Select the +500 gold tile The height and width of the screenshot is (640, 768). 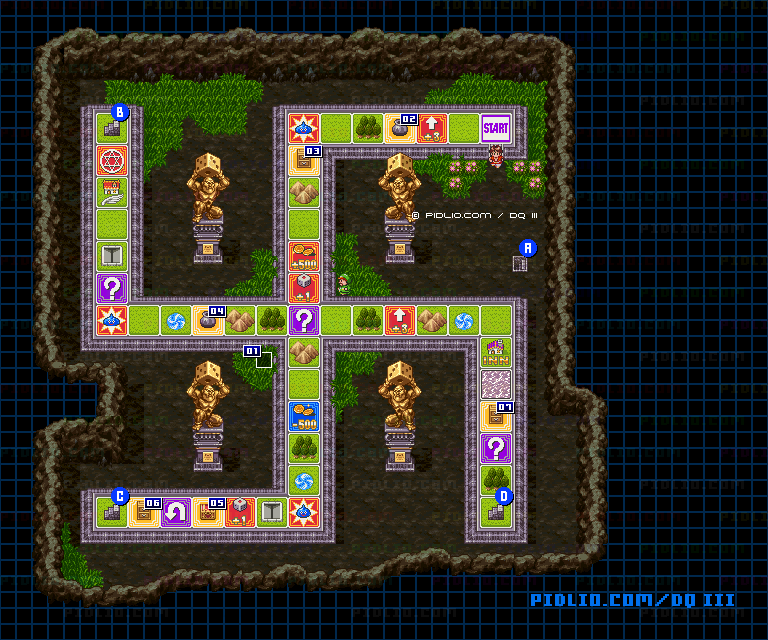304,256
